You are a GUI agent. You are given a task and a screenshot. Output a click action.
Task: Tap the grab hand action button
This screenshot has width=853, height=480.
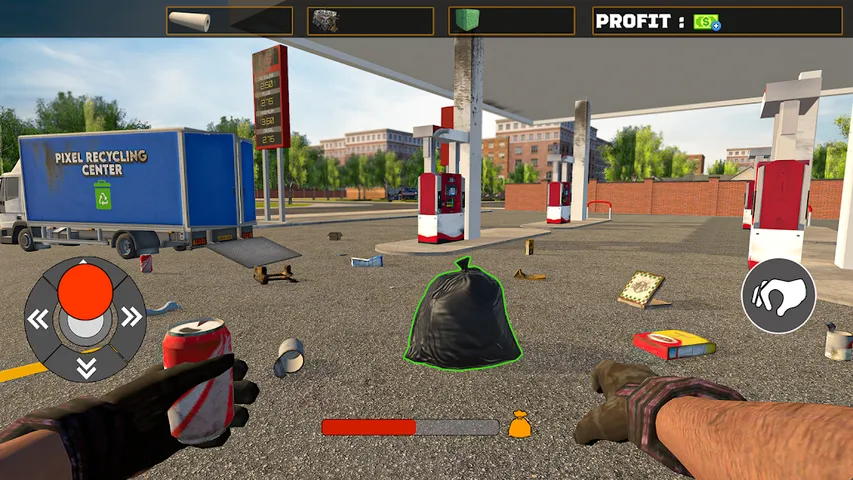pos(778,296)
